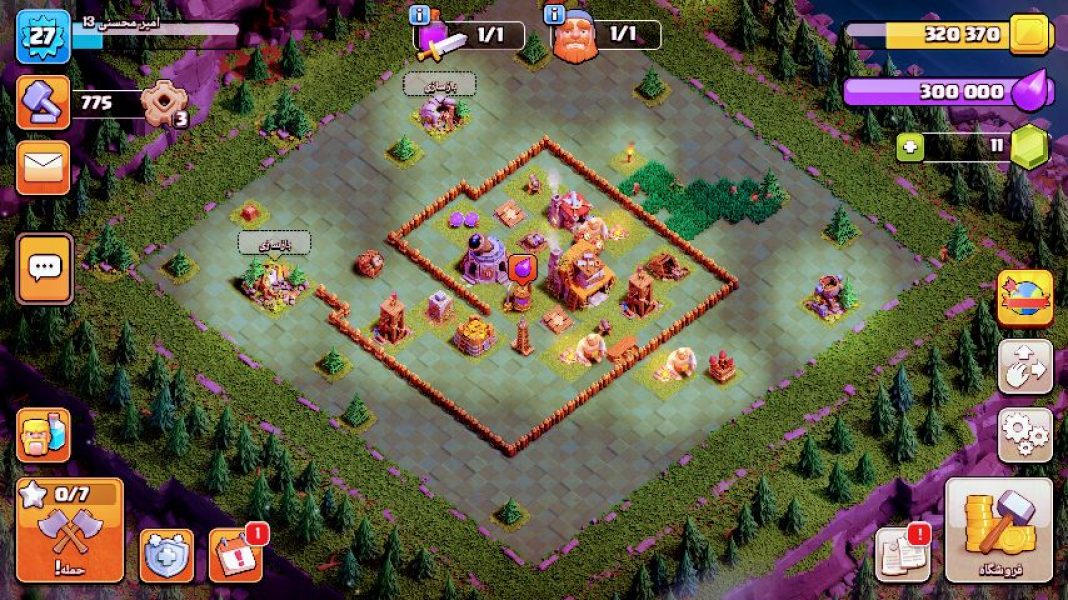Open the settings gears button

[1025, 434]
